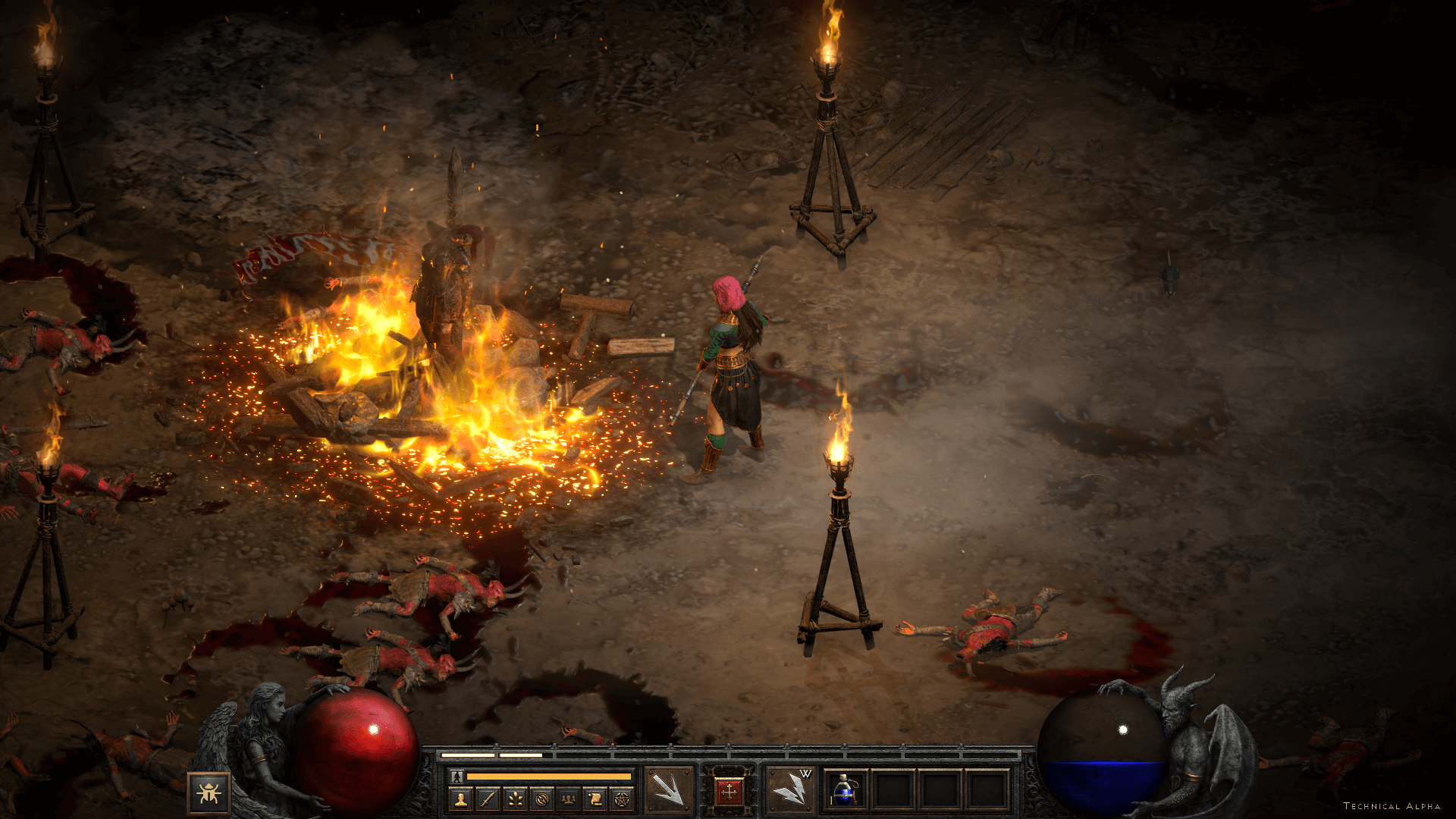Click the round shield emblem mini-panel button
The height and width of the screenshot is (819, 1456).
(541, 799)
